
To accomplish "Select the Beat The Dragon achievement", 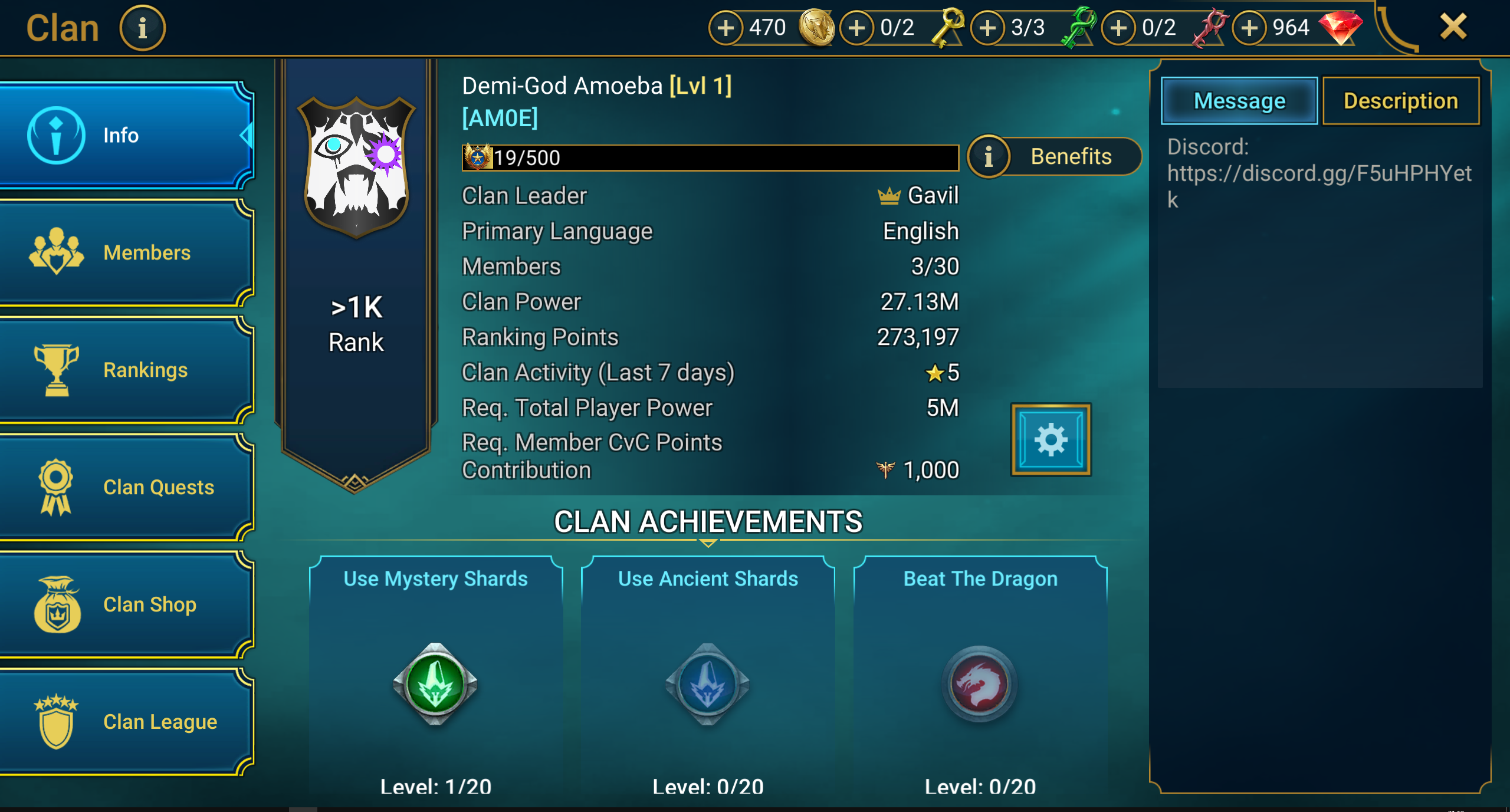I will pyautogui.click(x=980, y=678).
